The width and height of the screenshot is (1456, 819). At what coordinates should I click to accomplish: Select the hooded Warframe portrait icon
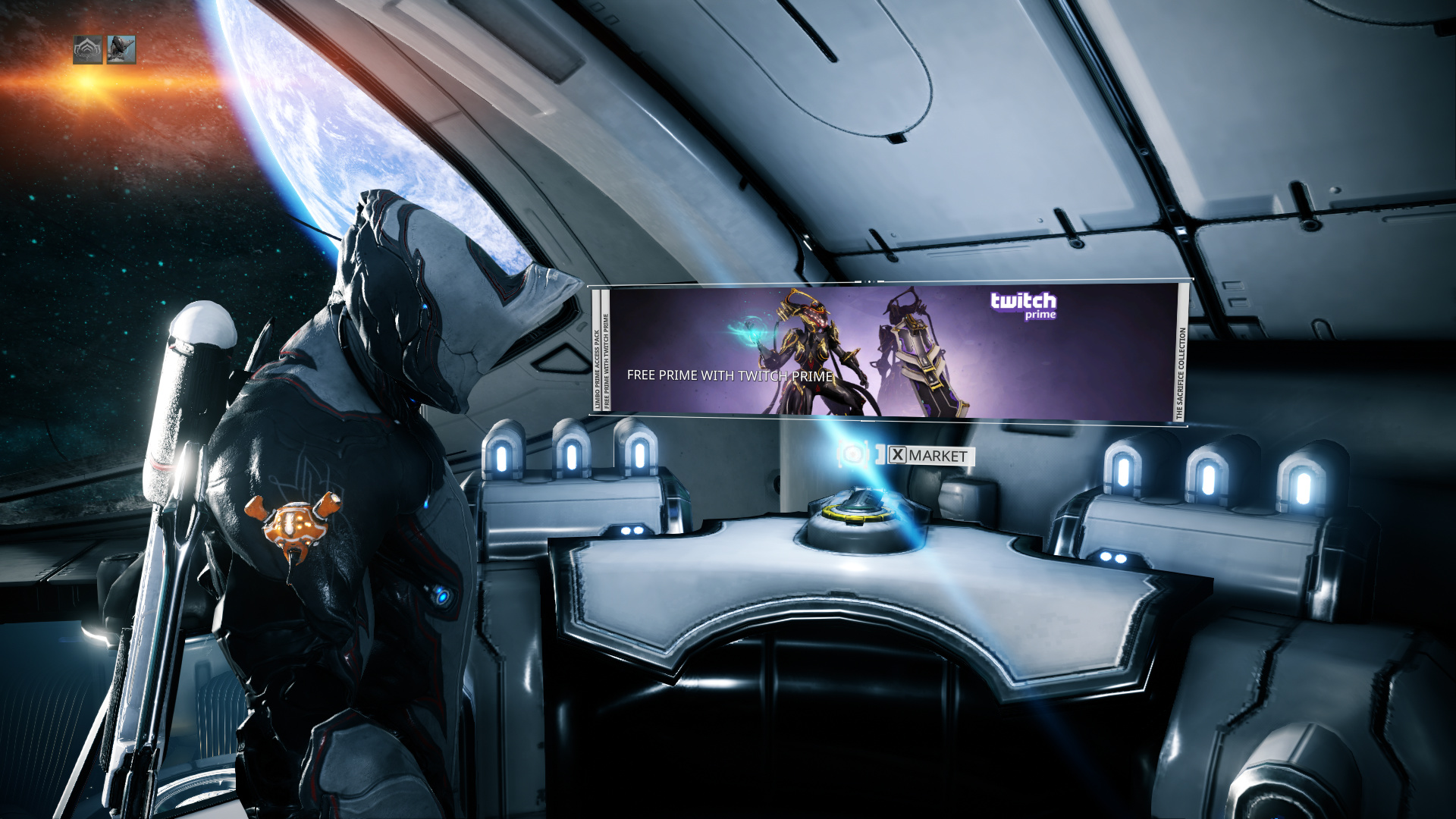coord(121,50)
